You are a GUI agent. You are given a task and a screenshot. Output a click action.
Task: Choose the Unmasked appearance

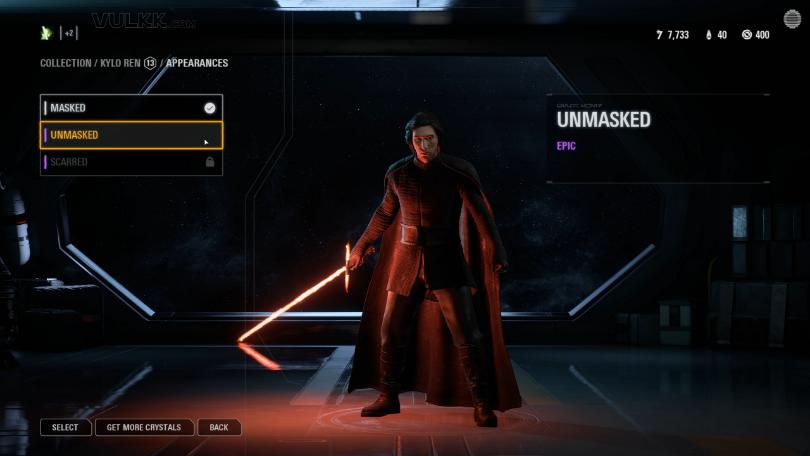tap(130, 135)
